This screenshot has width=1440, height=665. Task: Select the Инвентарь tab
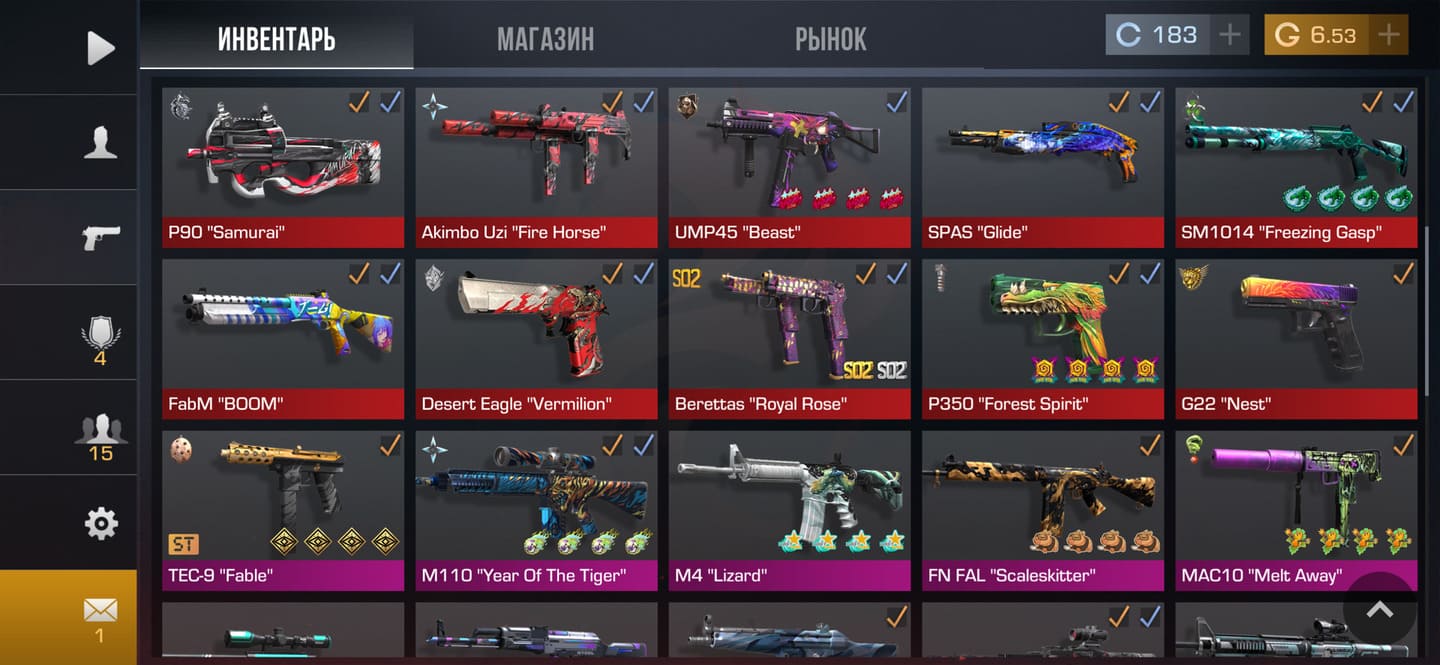[276, 39]
